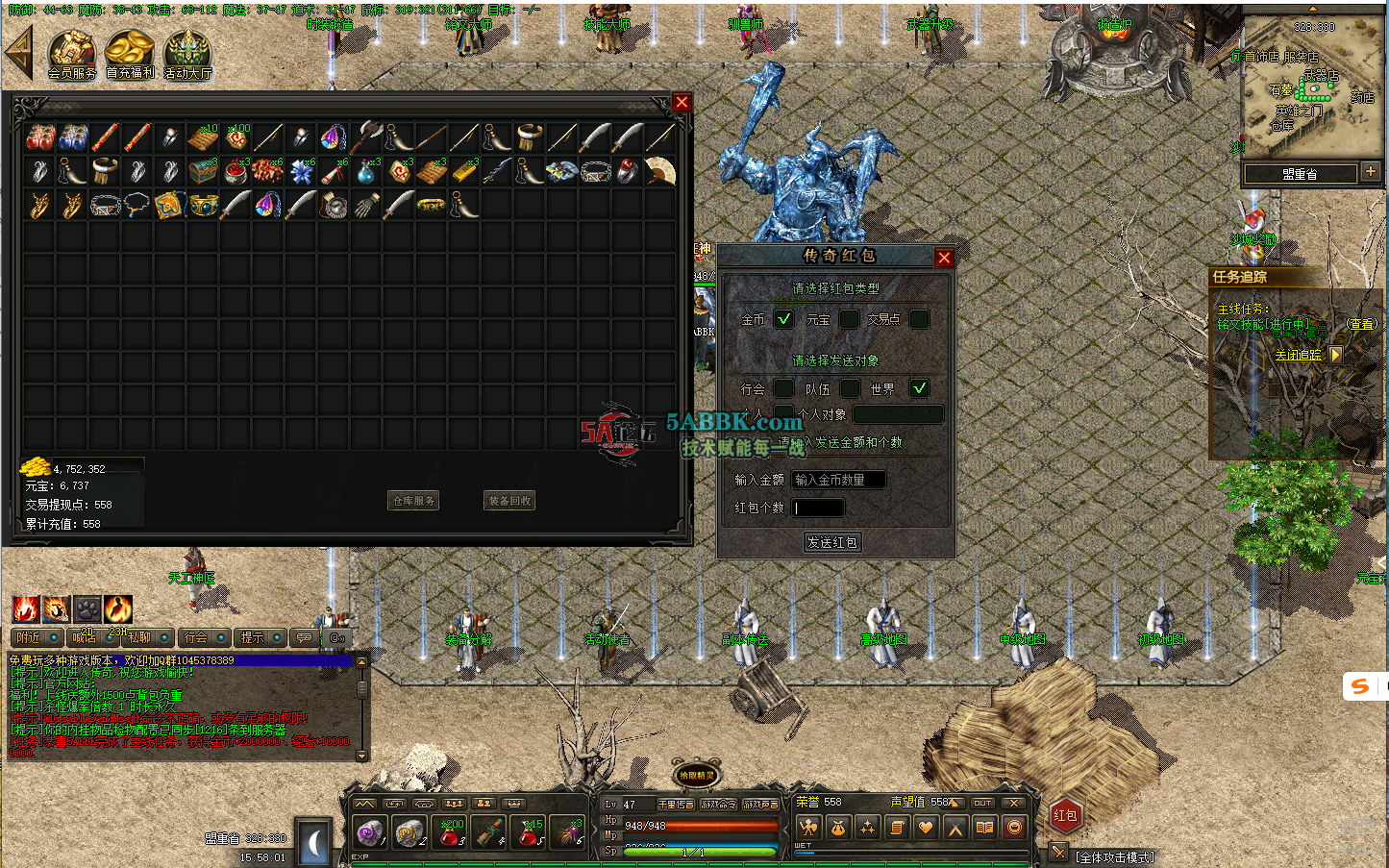
Task: Click the red hexagonal 红包 icon
Action: [1065, 815]
